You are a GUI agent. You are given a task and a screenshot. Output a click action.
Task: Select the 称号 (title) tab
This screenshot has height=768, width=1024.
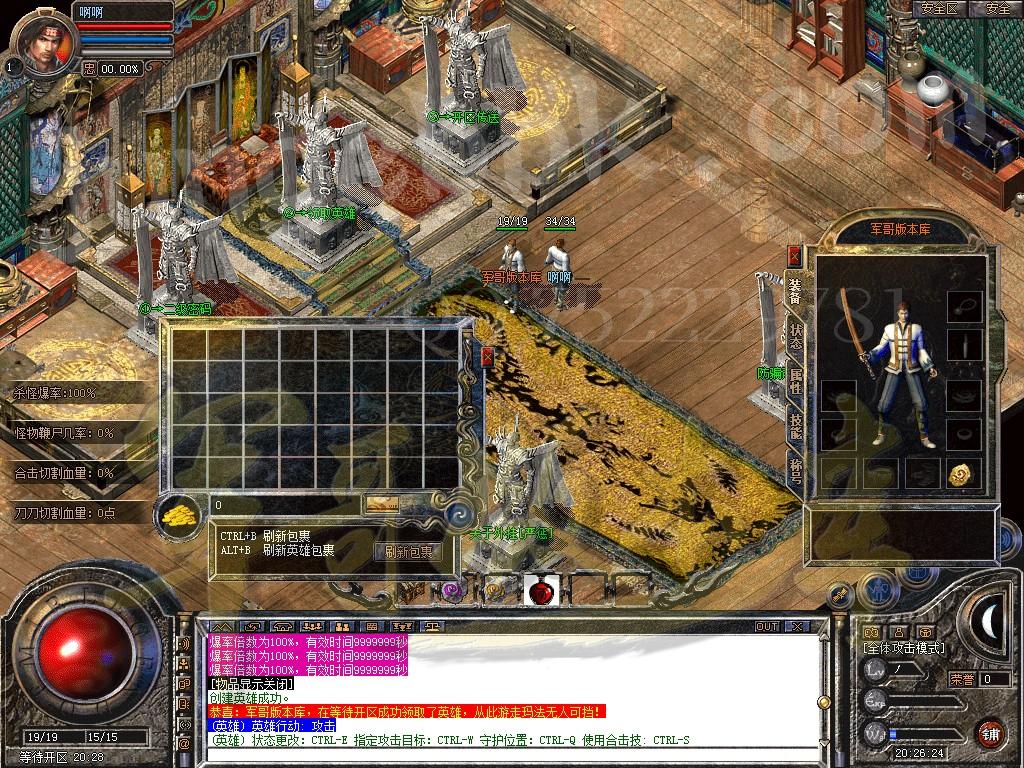pos(795,470)
